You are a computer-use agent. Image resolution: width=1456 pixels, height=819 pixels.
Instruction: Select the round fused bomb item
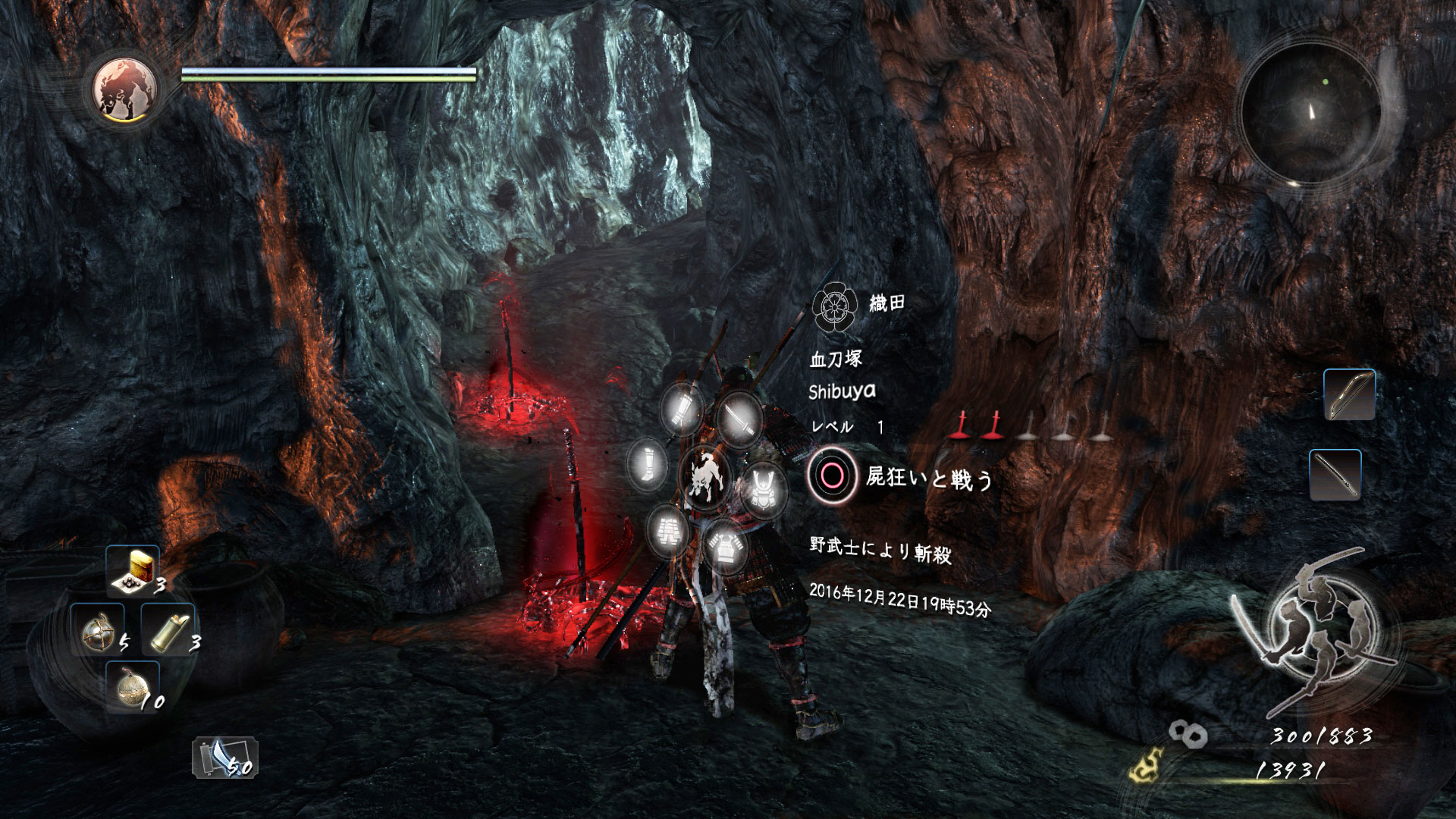pos(132,687)
